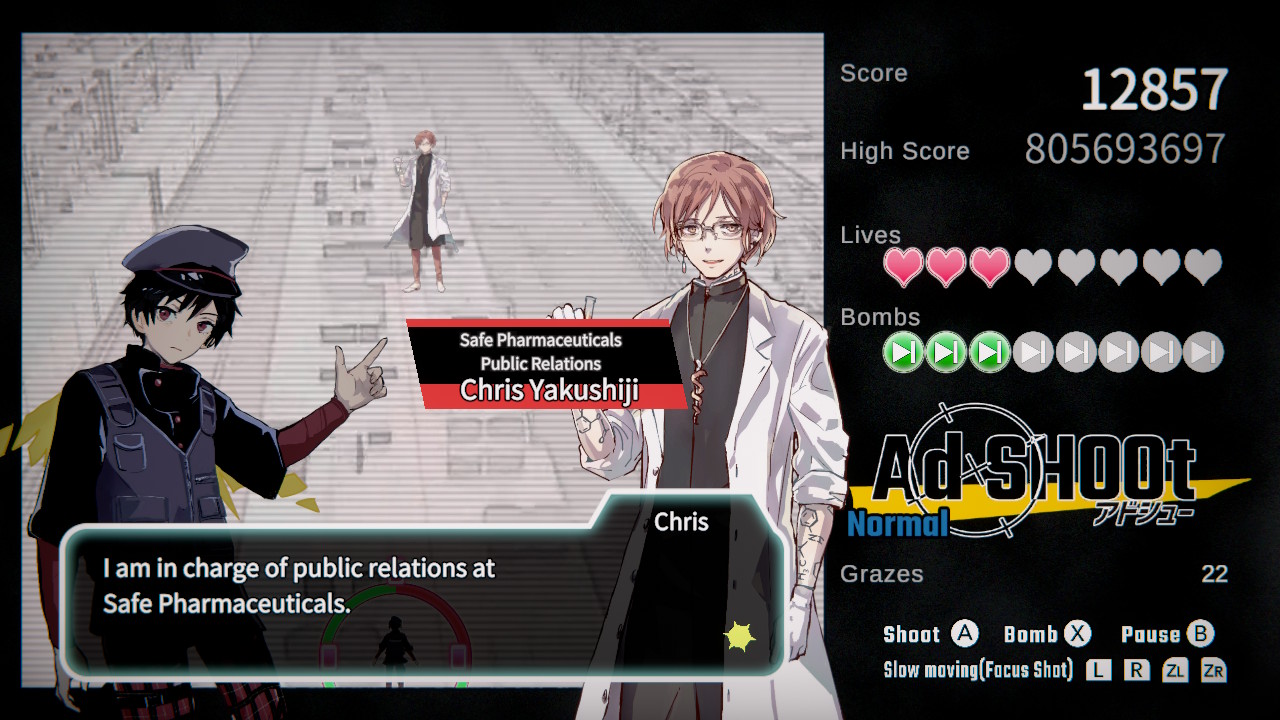
Task: Toggle the last pink heart before gray hearts
Action: [988, 267]
